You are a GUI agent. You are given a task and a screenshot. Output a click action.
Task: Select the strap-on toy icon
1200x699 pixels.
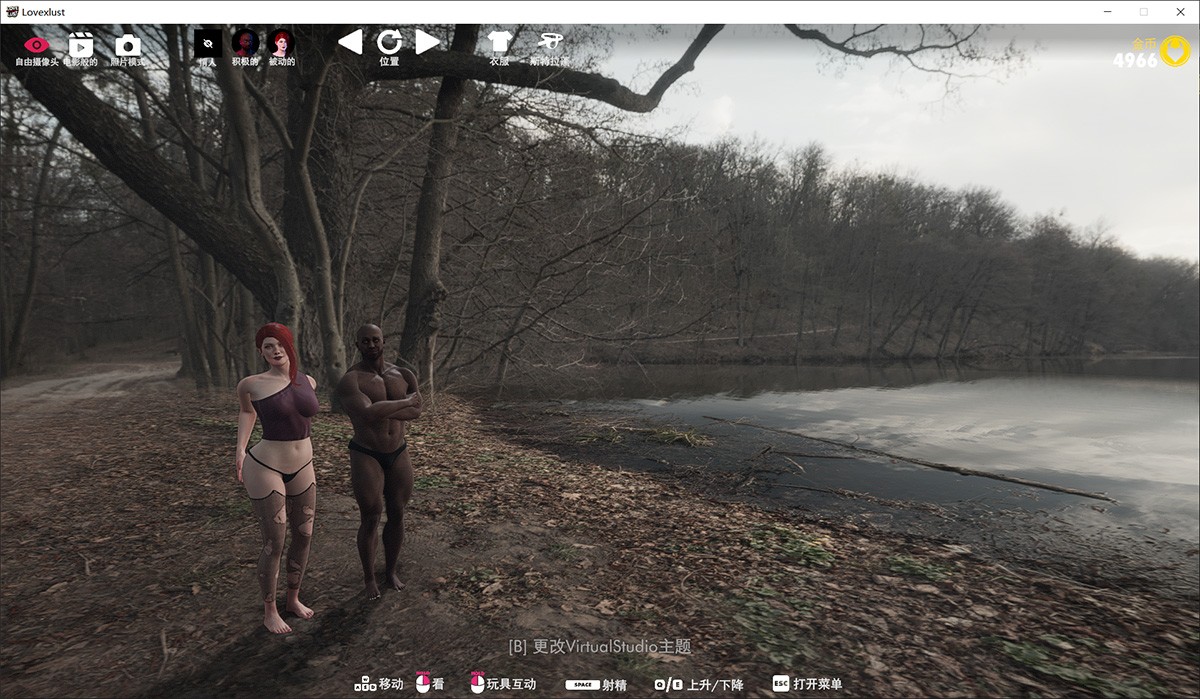549,42
